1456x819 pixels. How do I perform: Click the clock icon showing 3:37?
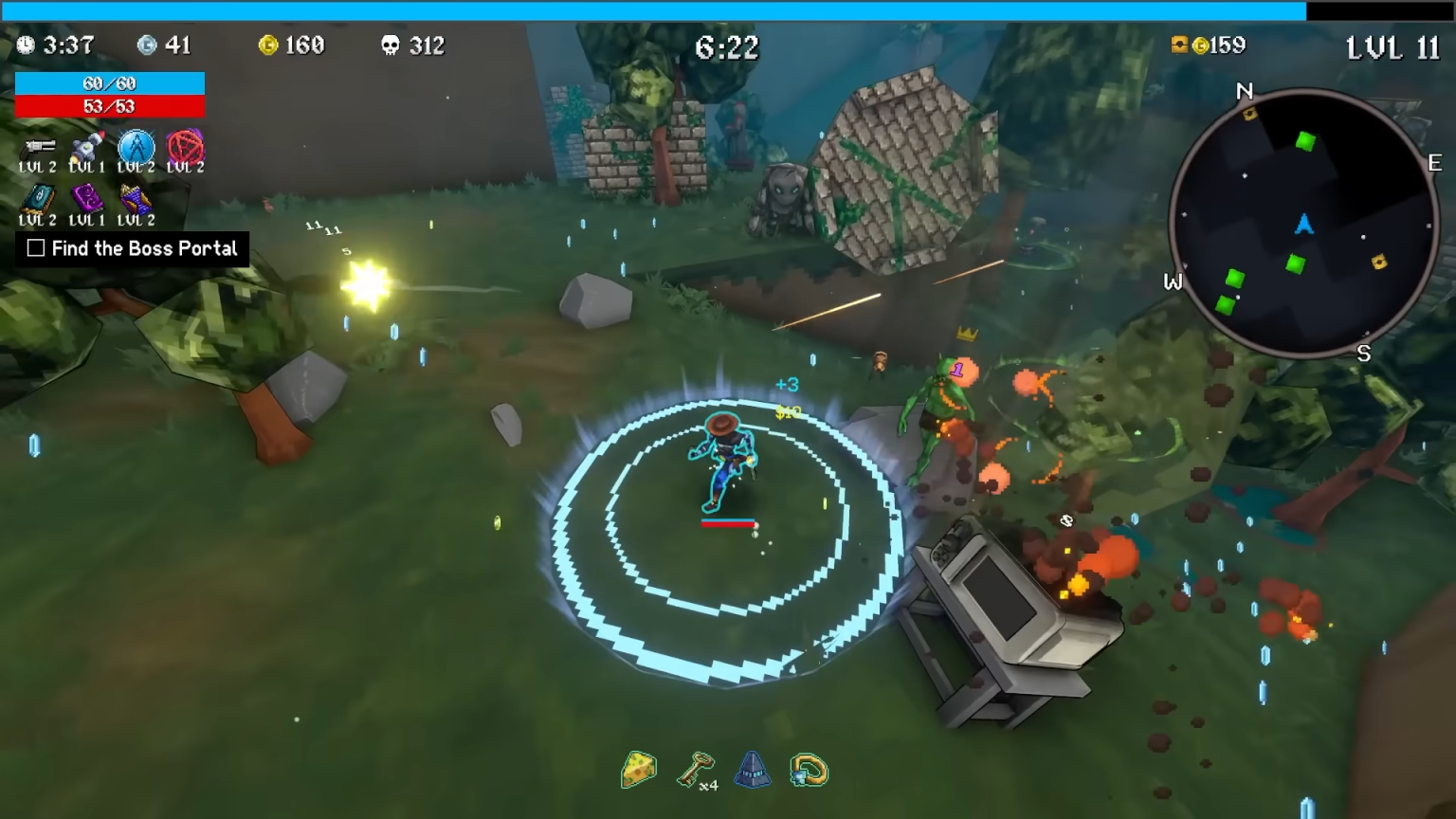25,45
